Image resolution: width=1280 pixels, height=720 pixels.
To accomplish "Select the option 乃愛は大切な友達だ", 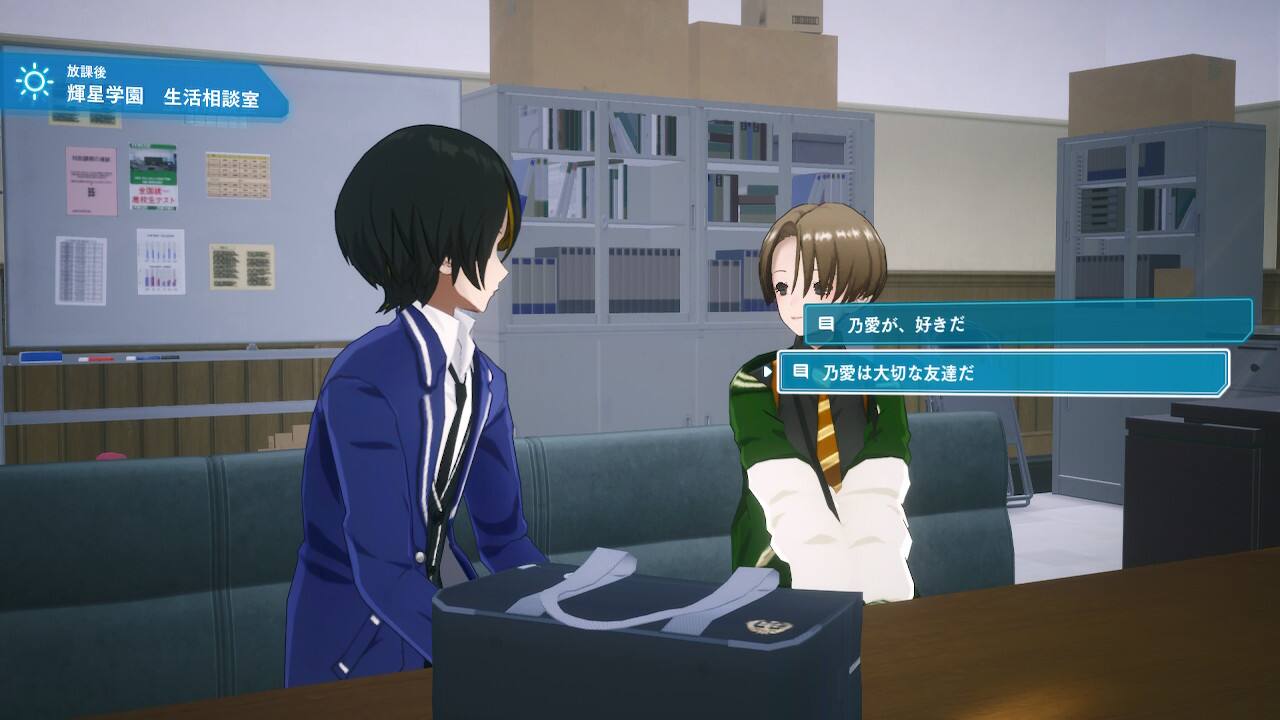I will (x=1002, y=372).
